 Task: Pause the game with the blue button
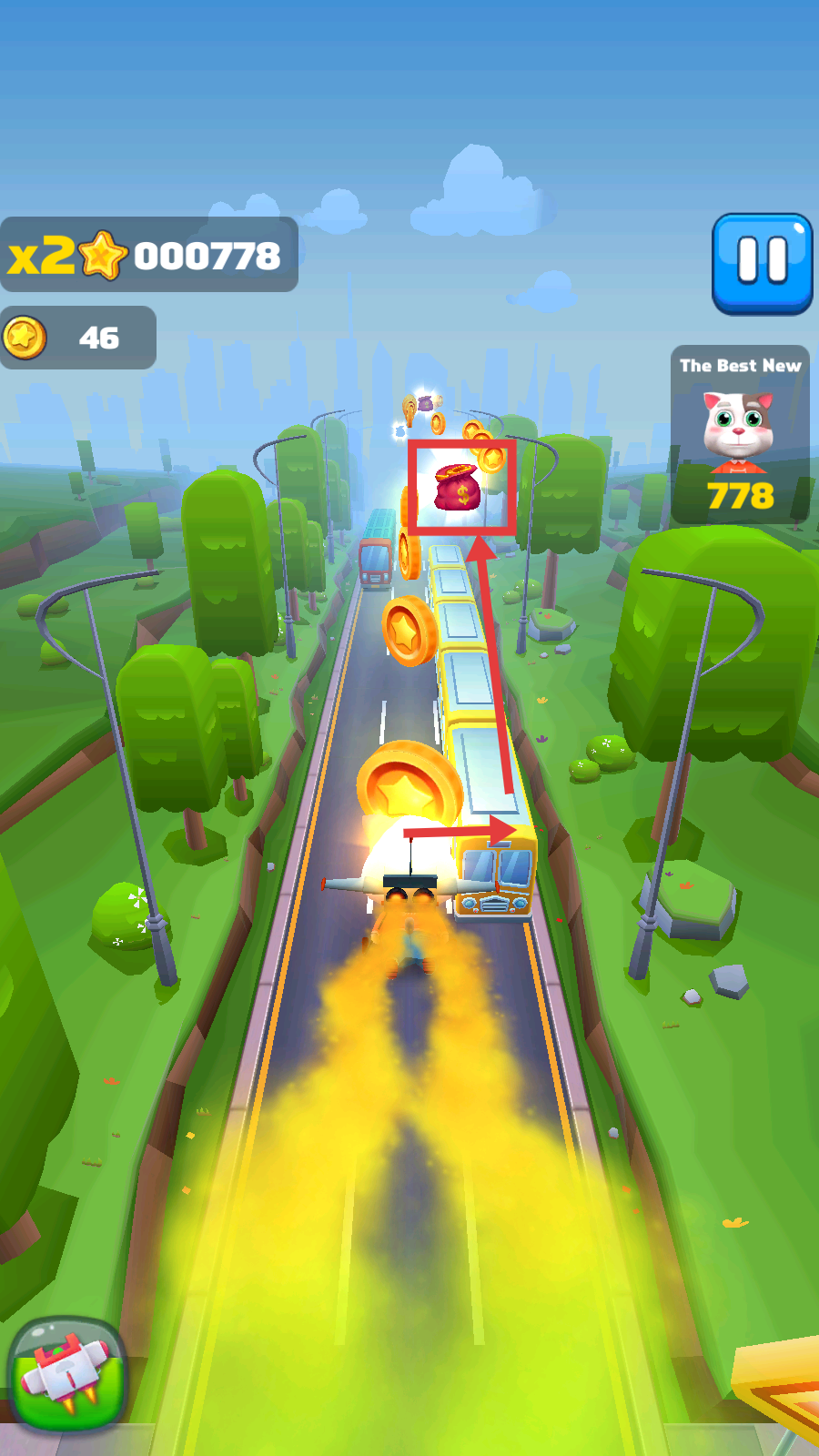(x=762, y=264)
